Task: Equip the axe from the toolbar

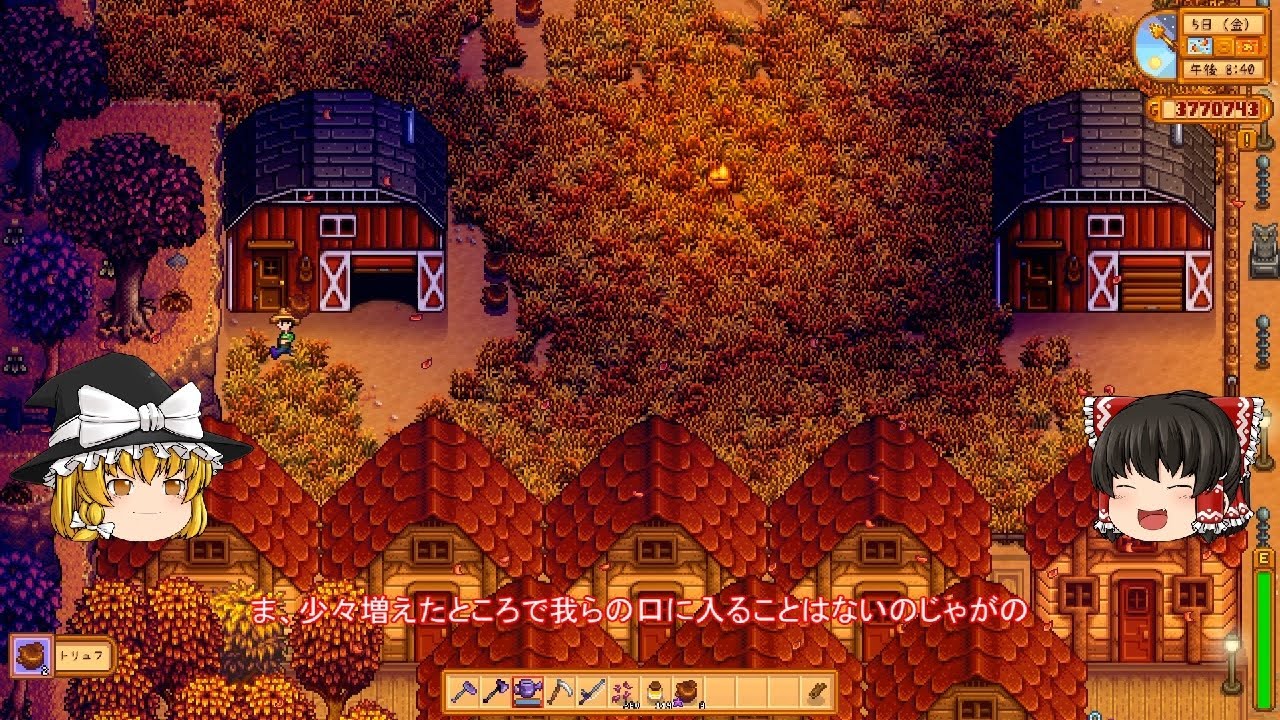Action: coord(495,692)
